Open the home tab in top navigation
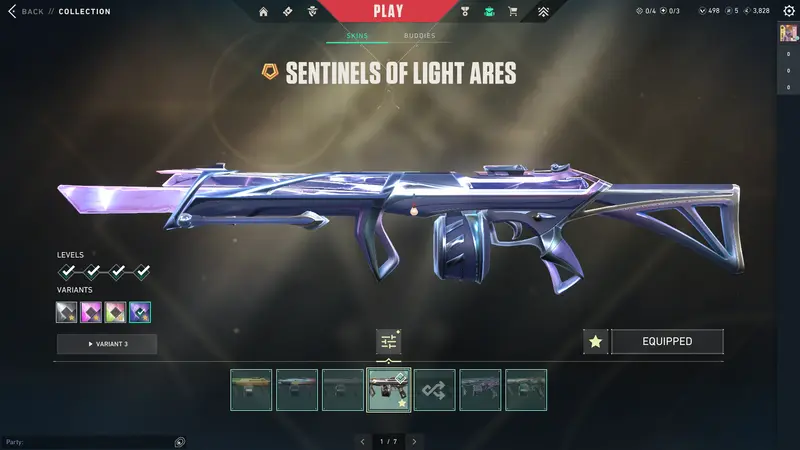Image resolution: width=800 pixels, height=450 pixels. [x=263, y=12]
